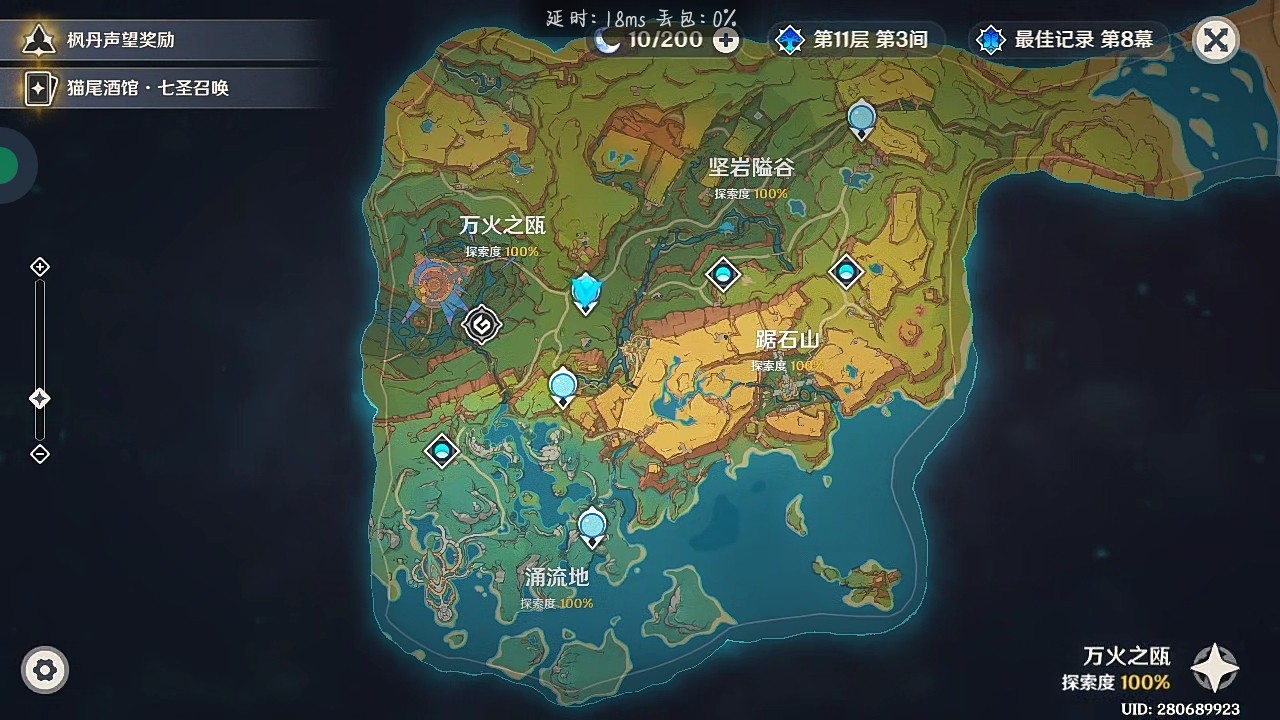Select the hexagonal spiral marker beside 万火之瓯 city
The width and height of the screenshot is (1280, 720).
click(482, 324)
